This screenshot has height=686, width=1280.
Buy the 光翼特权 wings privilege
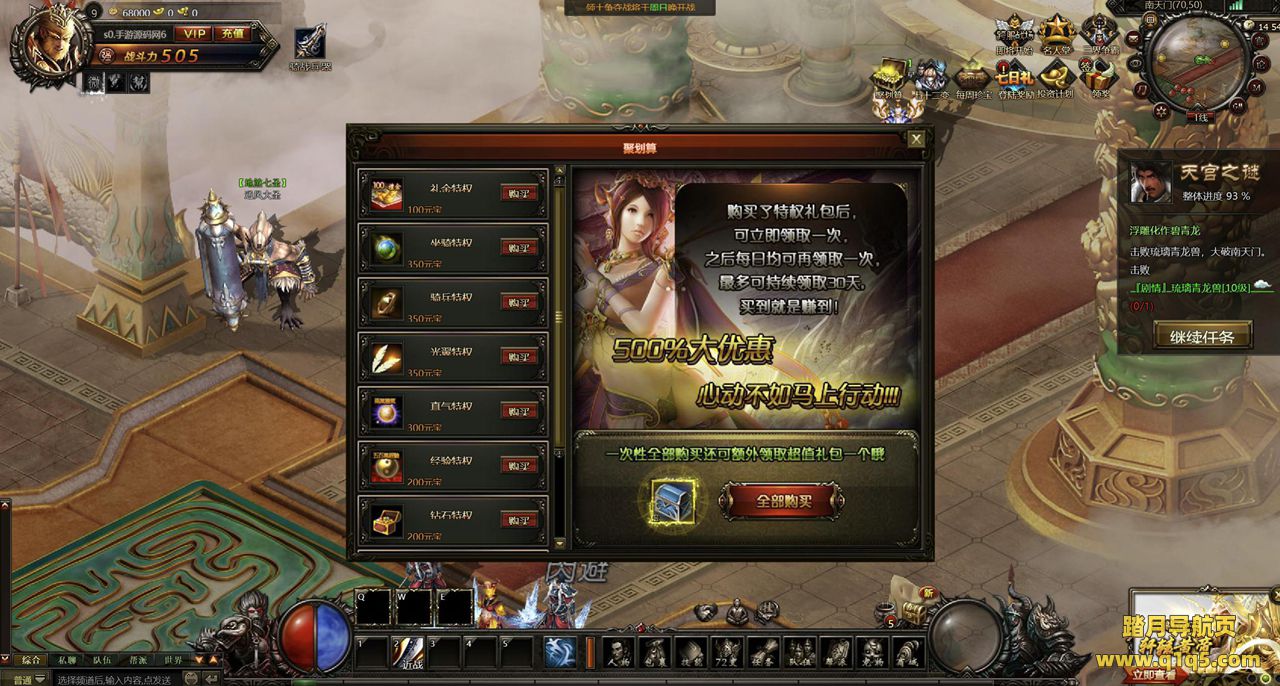(x=519, y=357)
